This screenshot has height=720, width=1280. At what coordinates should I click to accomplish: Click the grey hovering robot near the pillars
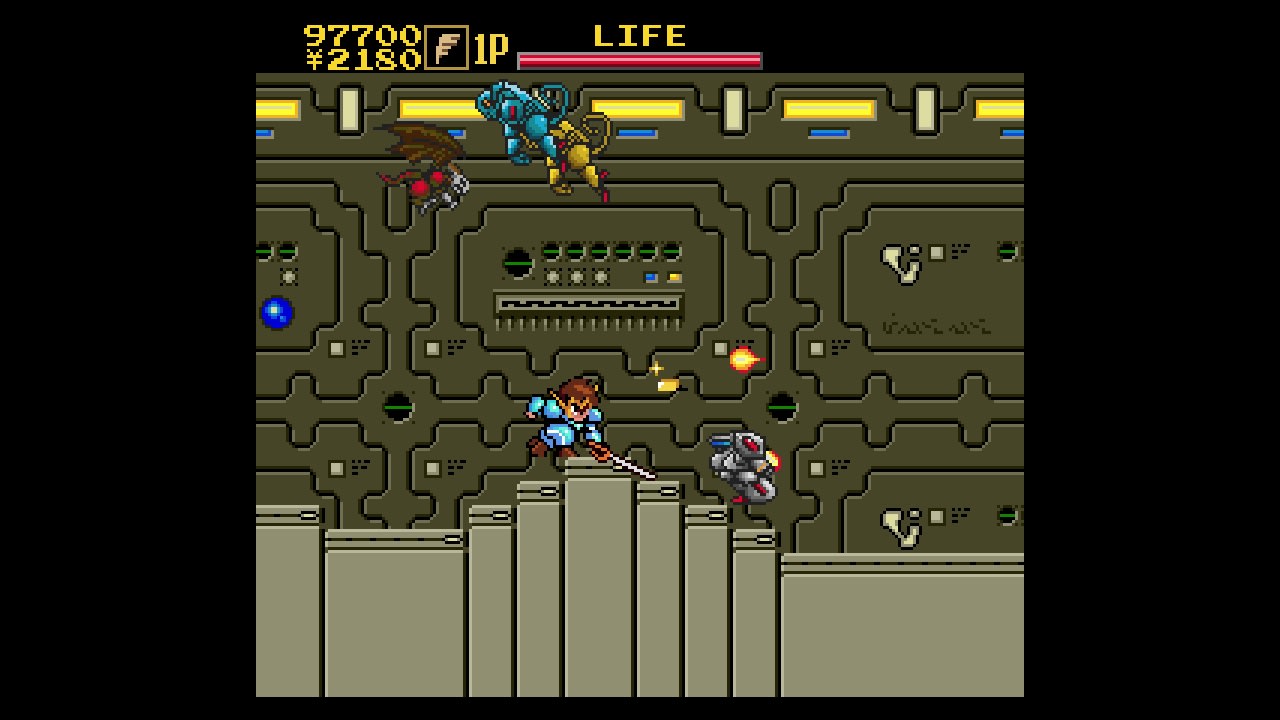pos(742,465)
